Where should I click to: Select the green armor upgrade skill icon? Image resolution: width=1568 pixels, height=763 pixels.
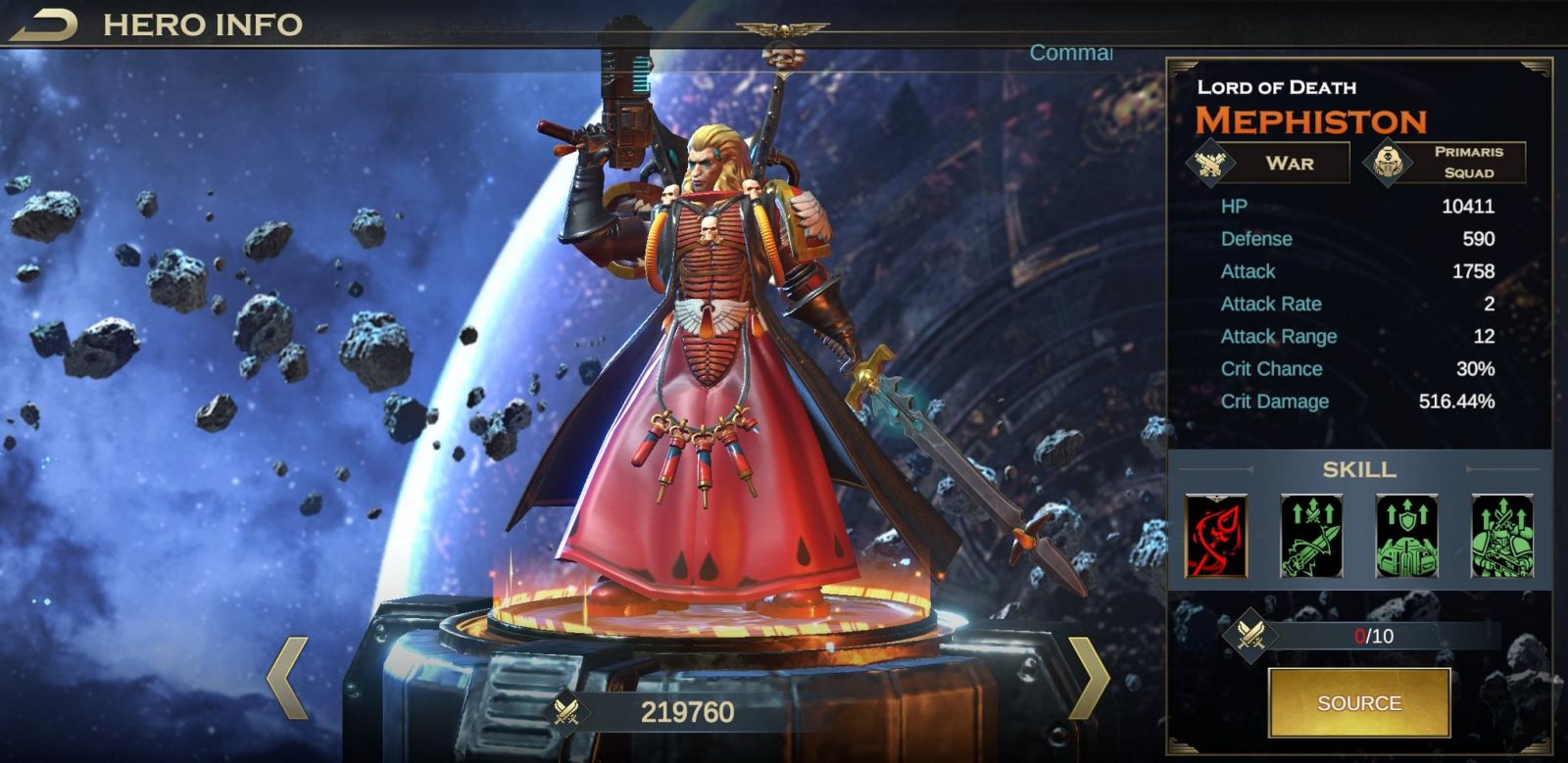(1406, 536)
